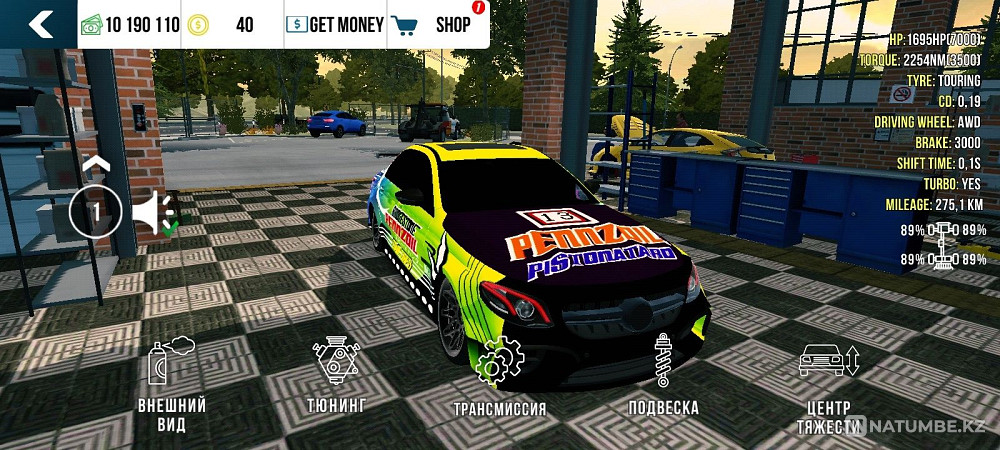Select the circled number 1 slot
The width and height of the screenshot is (1000, 450).
click(x=95, y=212)
